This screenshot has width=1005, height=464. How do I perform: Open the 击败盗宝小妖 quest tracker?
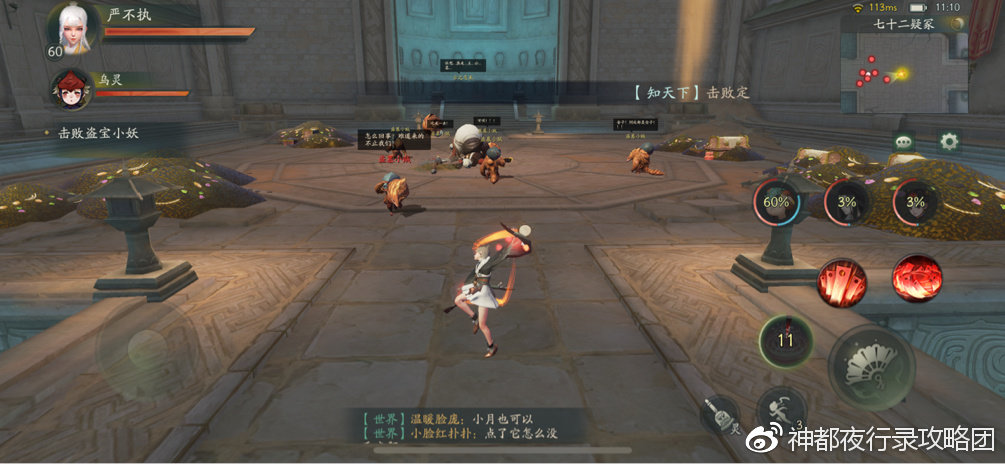(100, 131)
